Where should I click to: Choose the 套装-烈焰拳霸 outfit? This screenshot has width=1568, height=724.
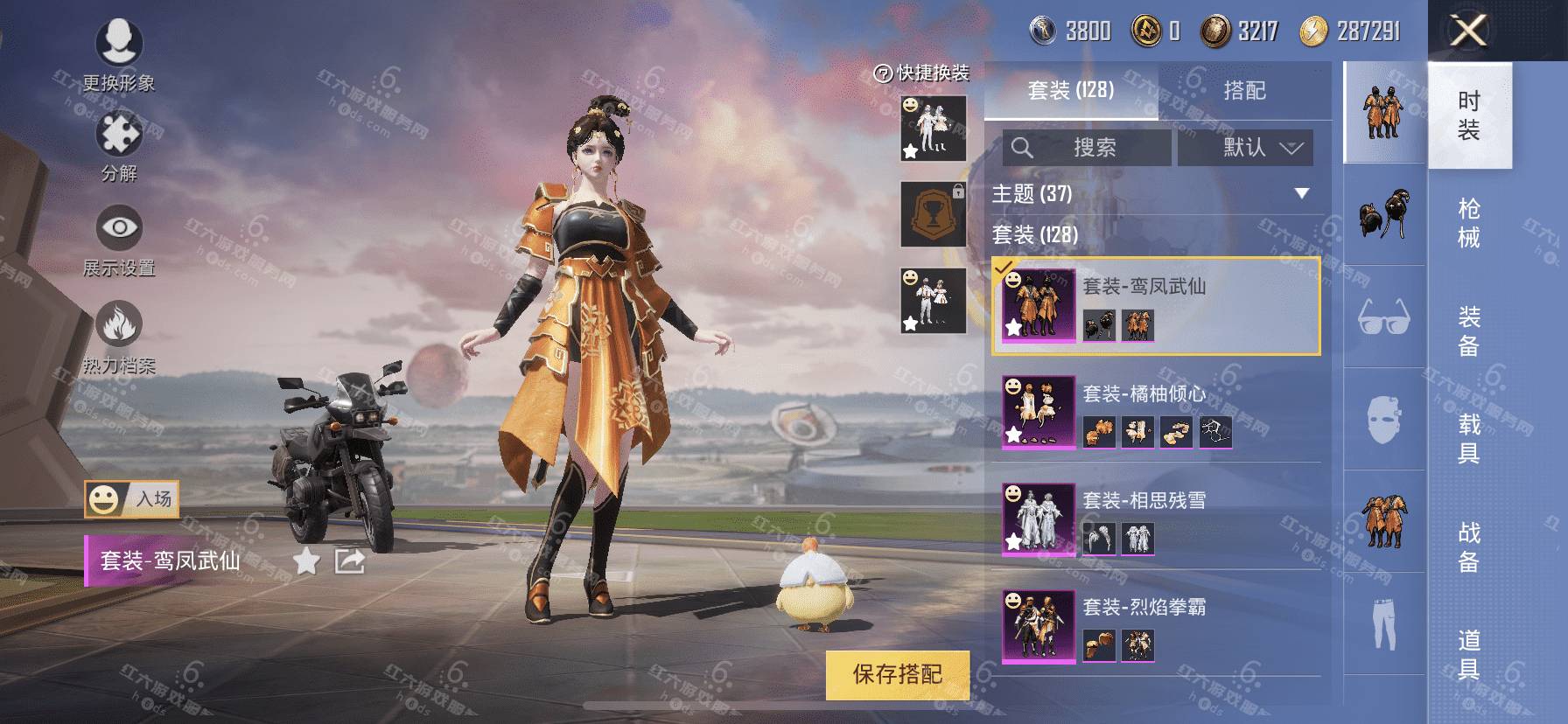[x=1155, y=626]
